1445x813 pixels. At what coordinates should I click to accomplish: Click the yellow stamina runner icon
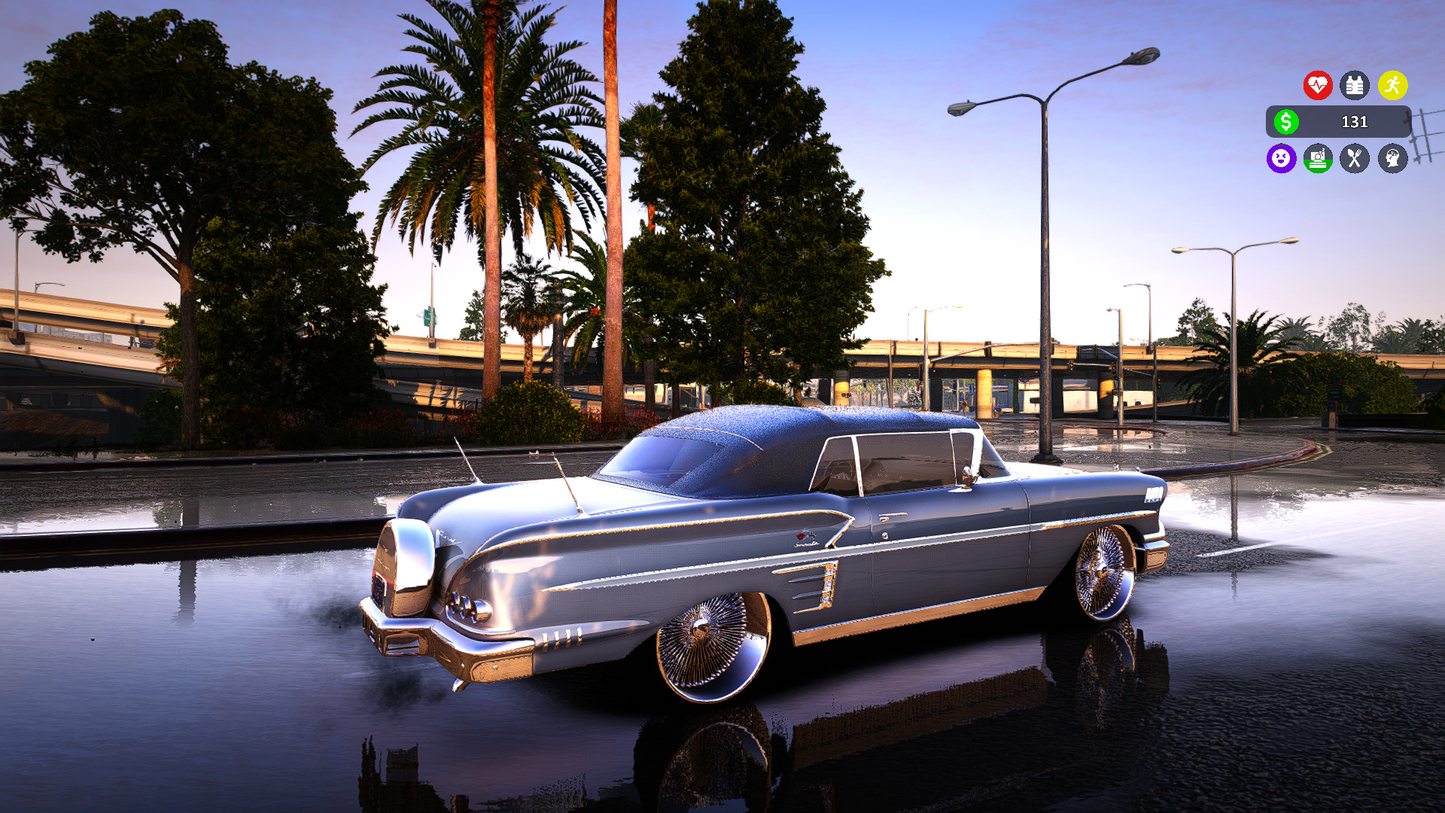pyautogui.click(x=1393, y=85)
